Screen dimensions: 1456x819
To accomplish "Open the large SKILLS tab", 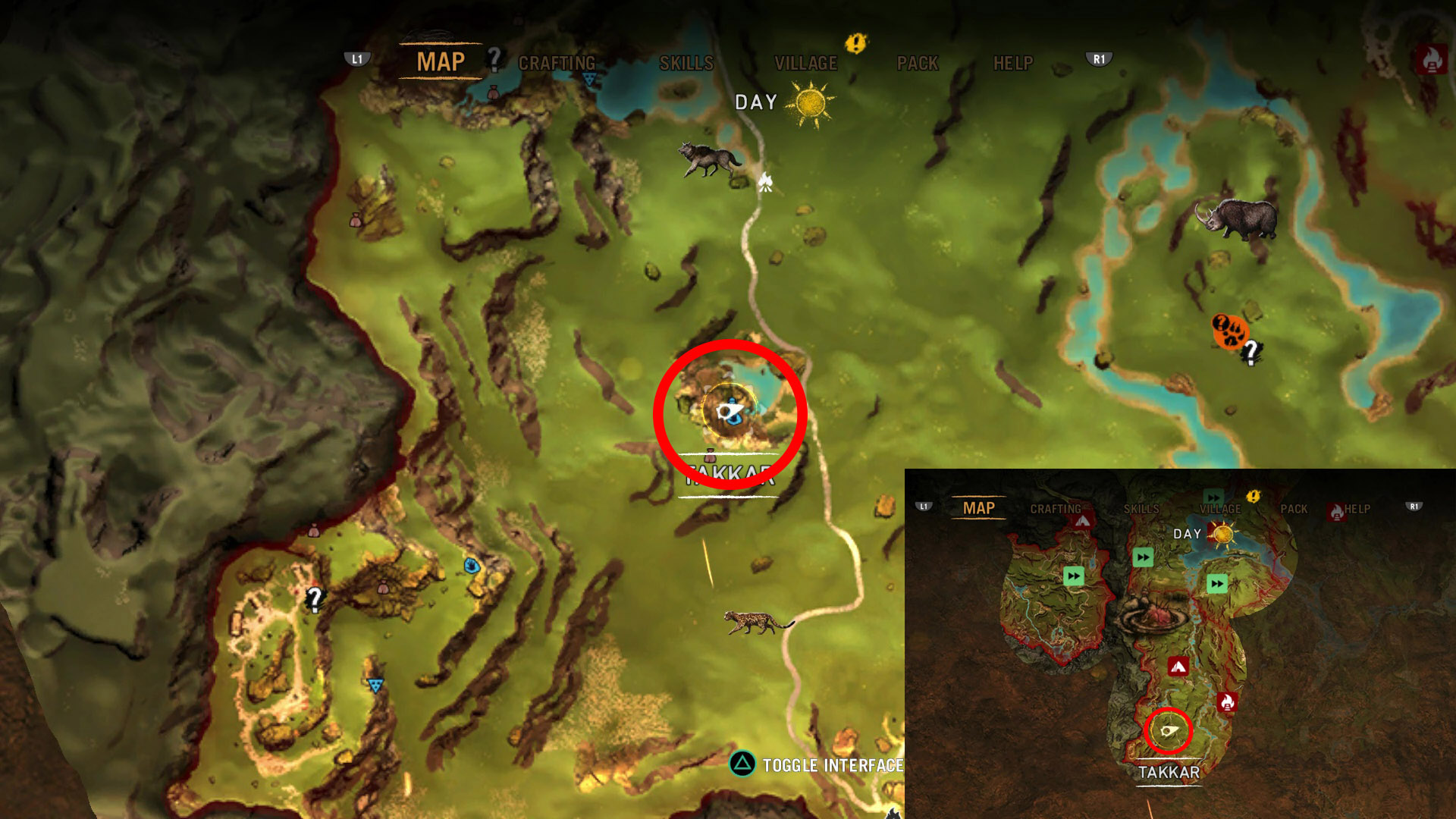I will coord(686,64).
